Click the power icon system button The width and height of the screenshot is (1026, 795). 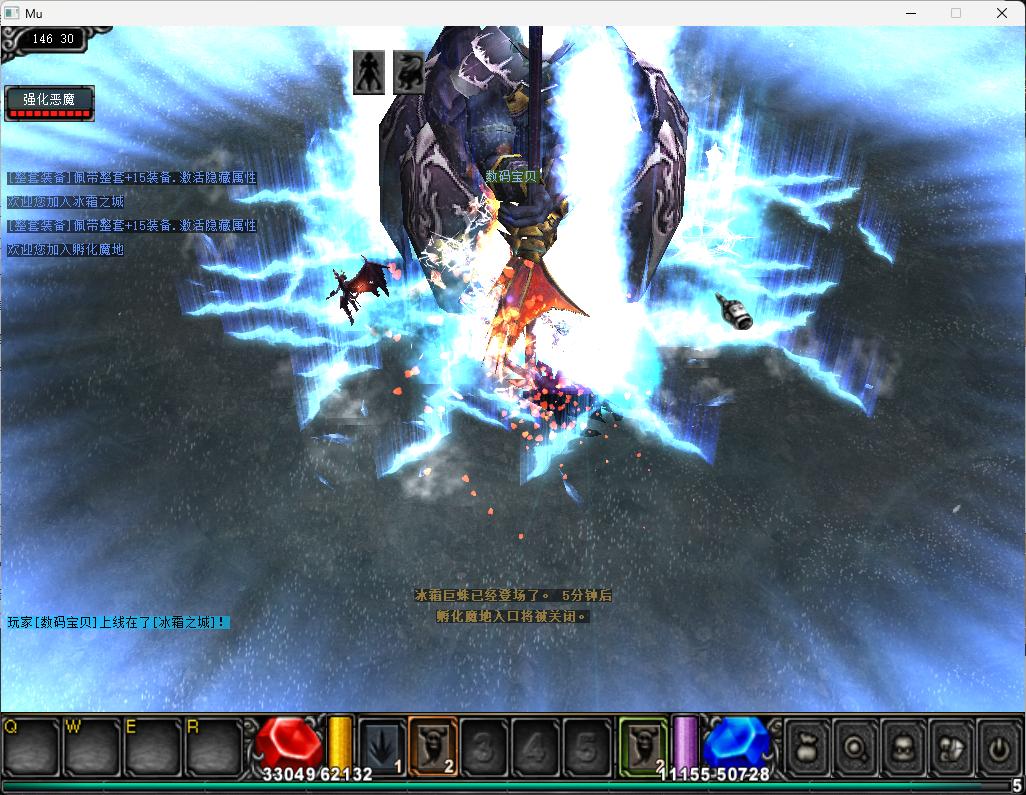tap(998, 746)
